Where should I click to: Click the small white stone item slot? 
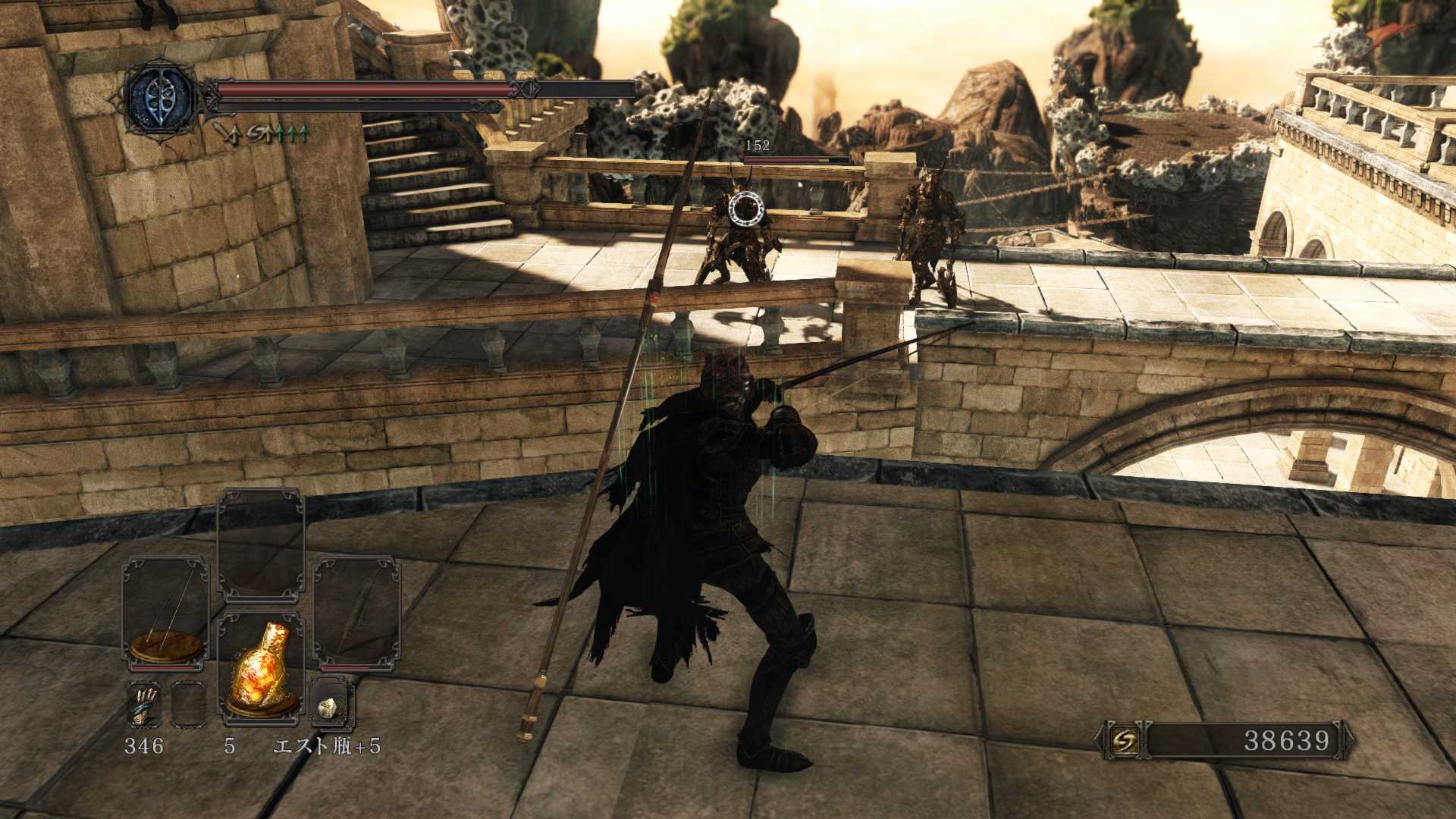(x=331, y=706)
